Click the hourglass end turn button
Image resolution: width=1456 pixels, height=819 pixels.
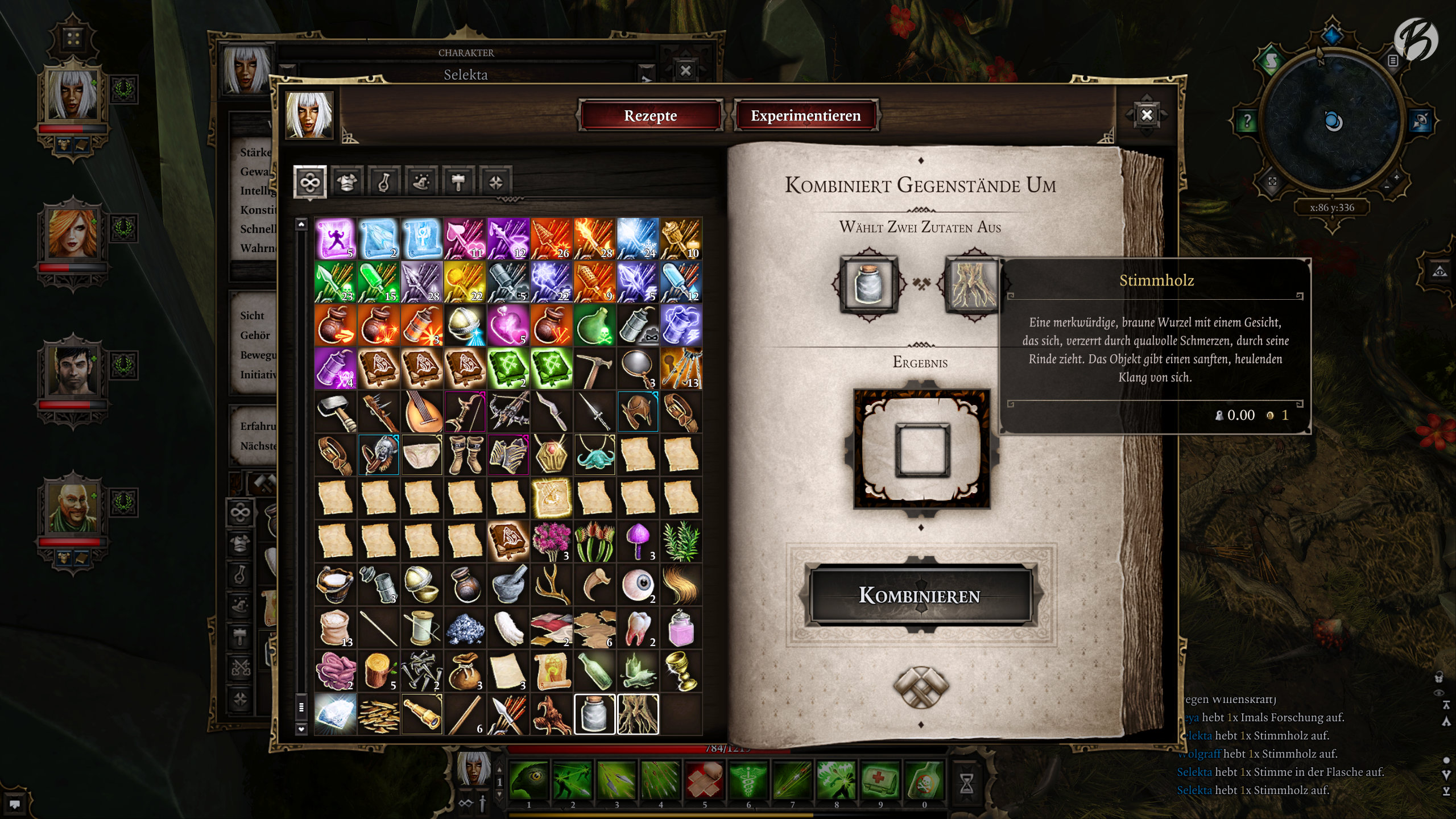point(966,783)
